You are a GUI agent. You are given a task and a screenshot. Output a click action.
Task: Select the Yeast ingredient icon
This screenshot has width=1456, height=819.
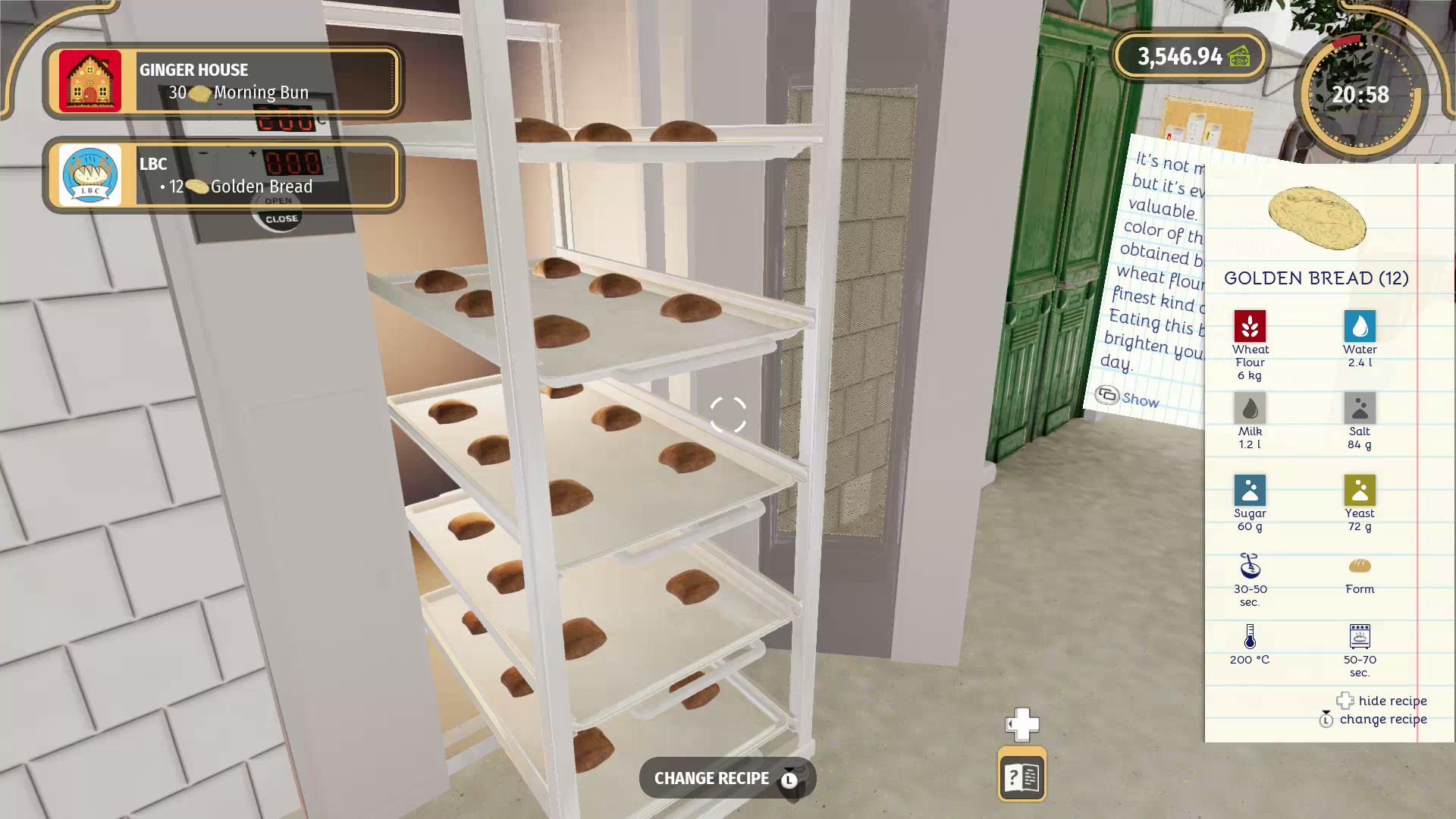coord(1360,491)
